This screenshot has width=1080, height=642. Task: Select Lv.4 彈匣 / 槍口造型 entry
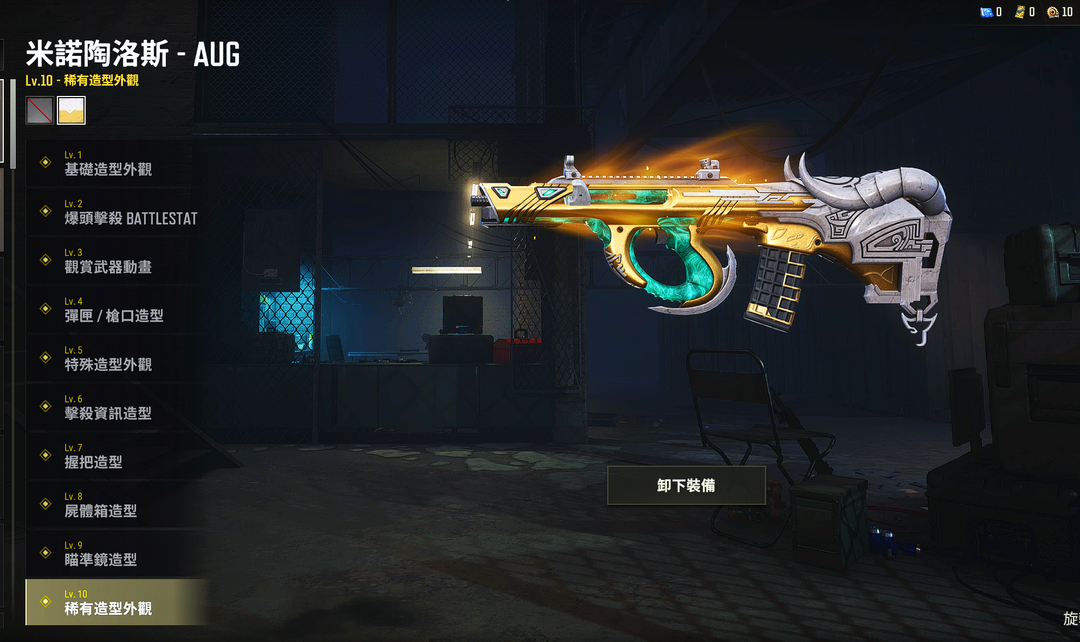point(113,310)
